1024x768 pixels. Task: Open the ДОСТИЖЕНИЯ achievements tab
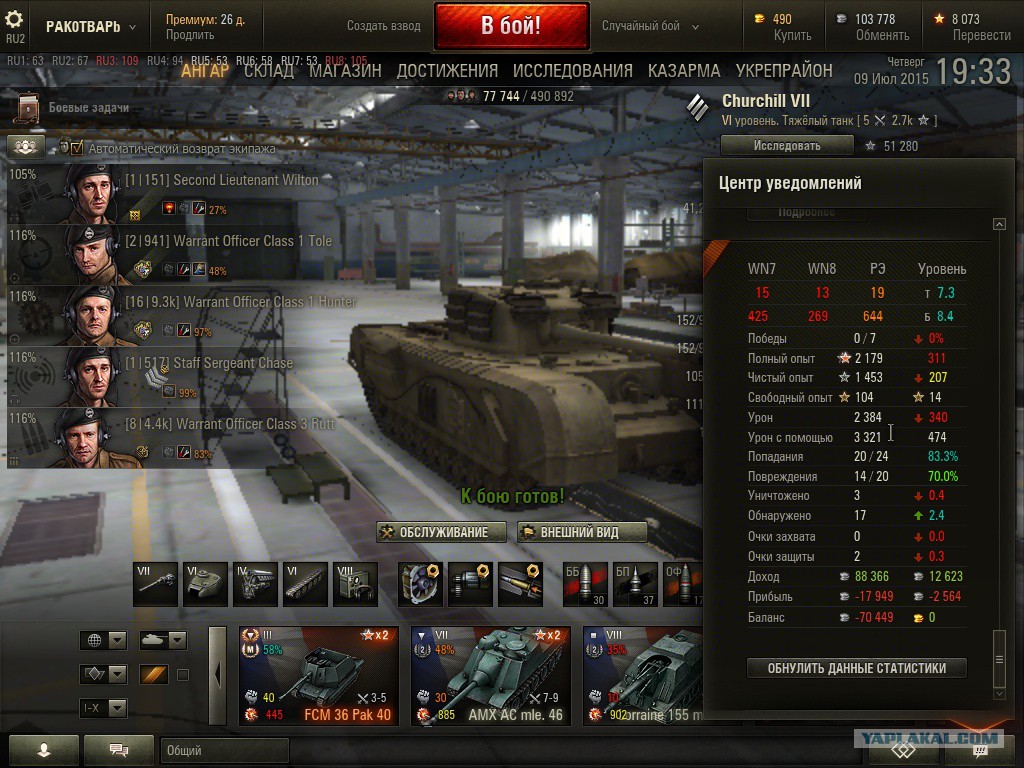(447, 71)
